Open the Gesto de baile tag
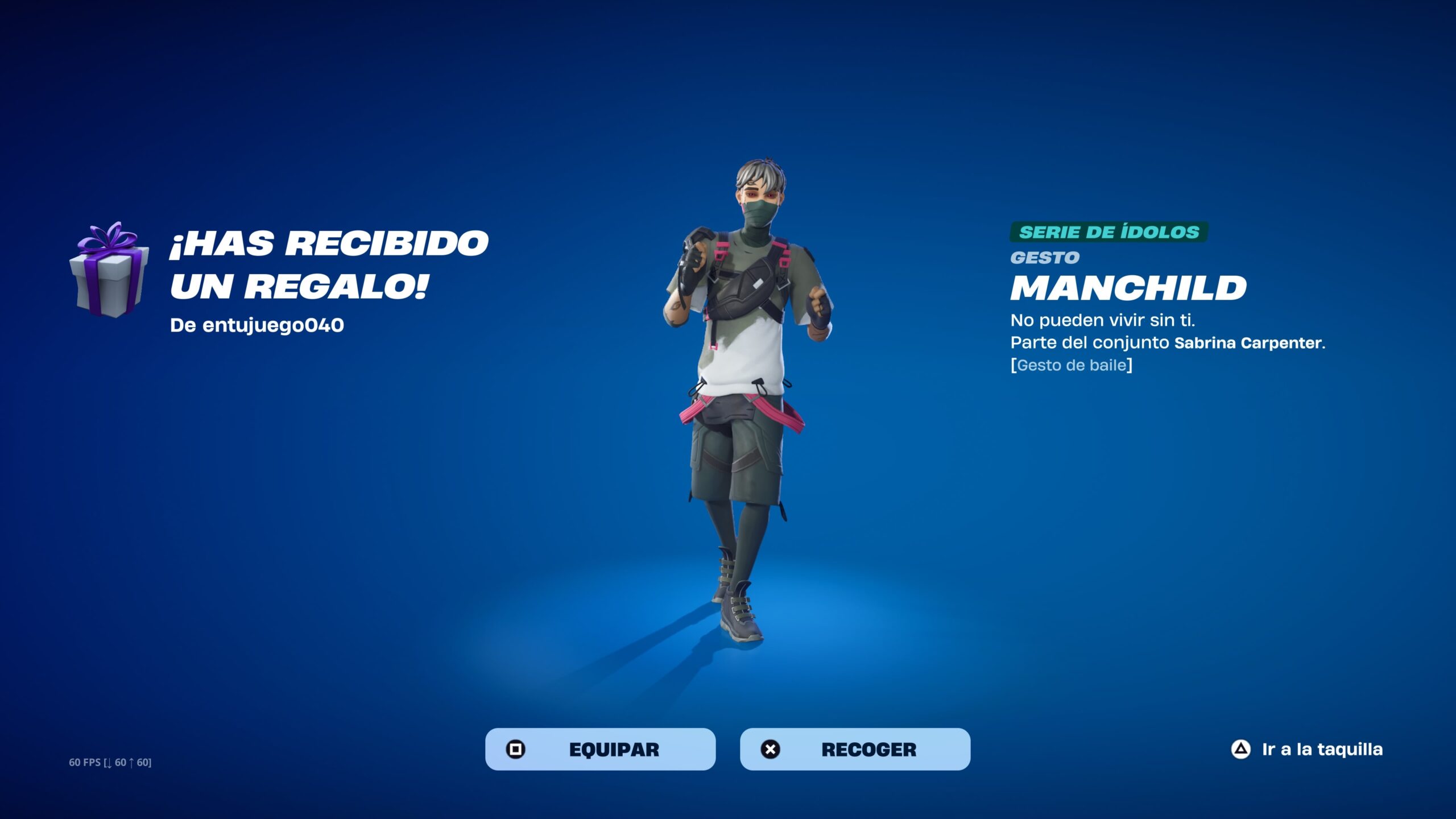 click(x=1072, y=365)
